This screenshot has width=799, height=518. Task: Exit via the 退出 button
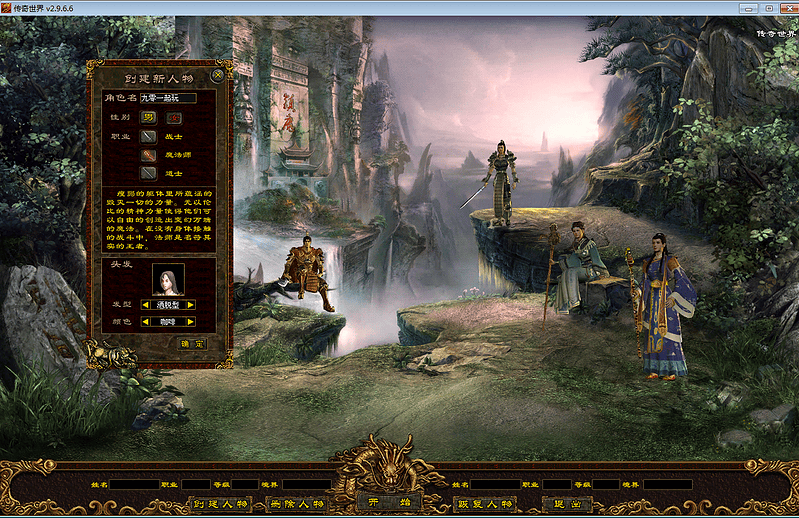click(566, 504)
